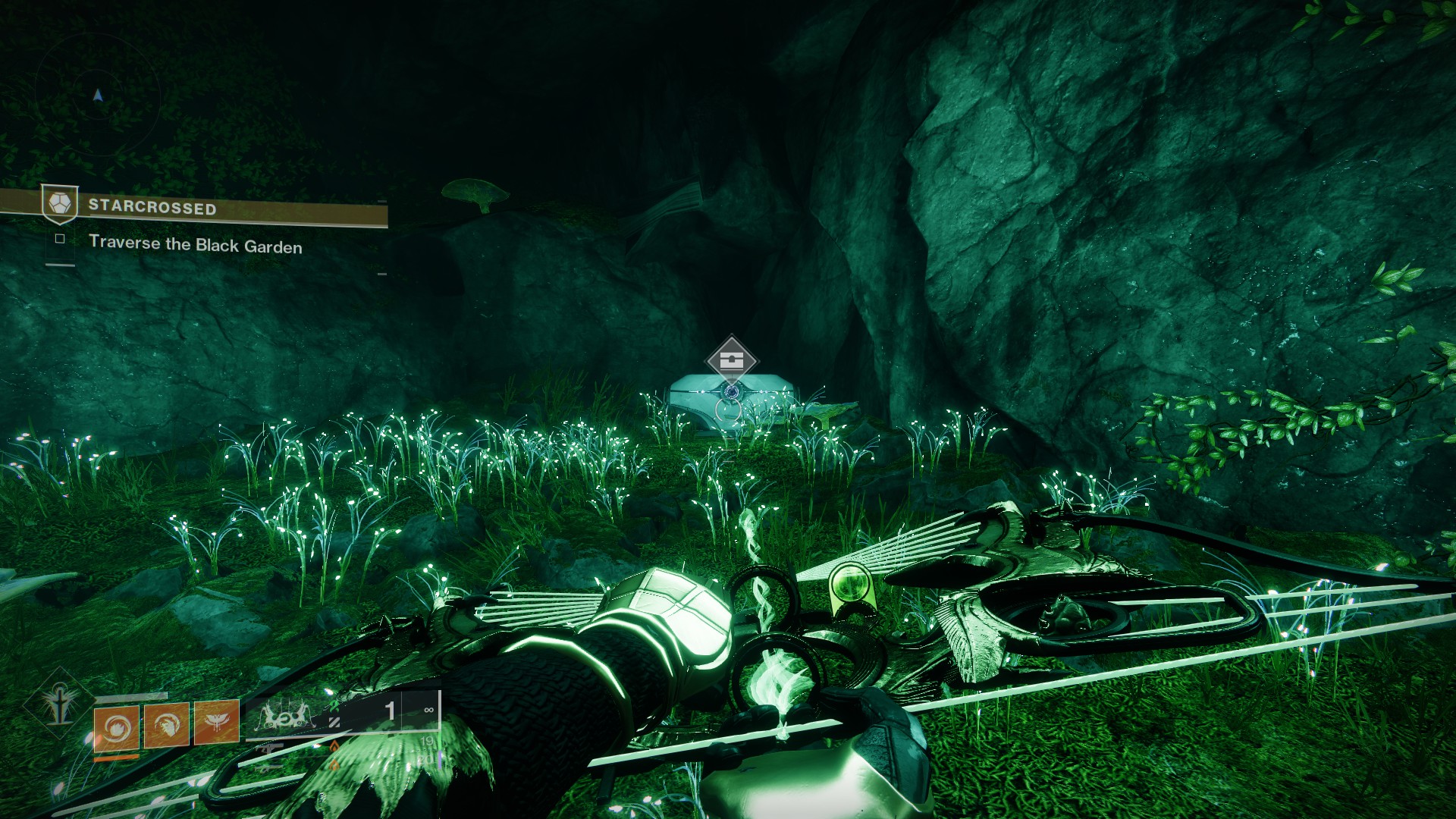The width and height of the screenshot is (1456, 819).
Task: Tick the Traverse the Black Garden objective box
Action: (60, 239)
